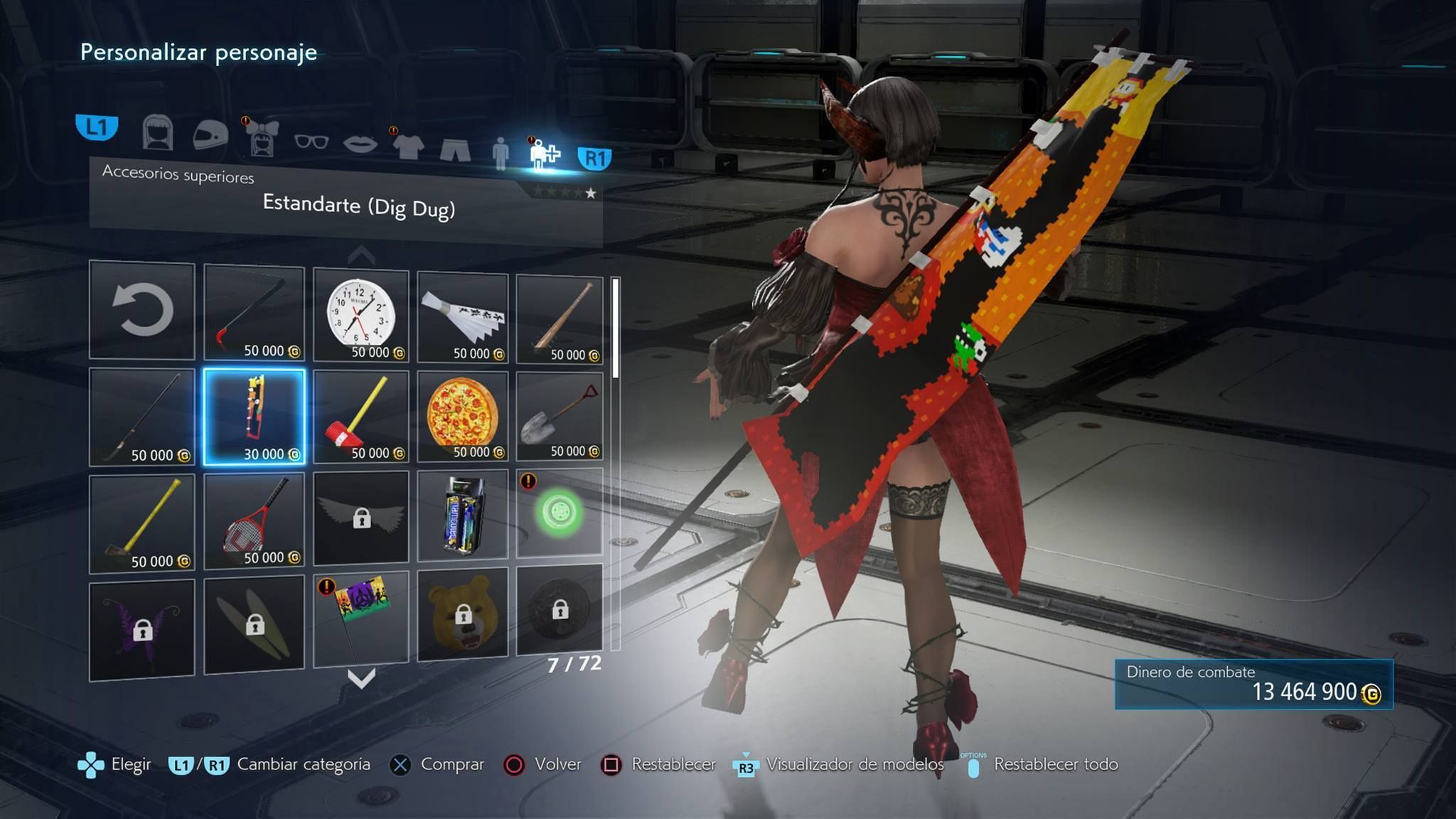Select the hair bow accessory tab

(262, 136)
